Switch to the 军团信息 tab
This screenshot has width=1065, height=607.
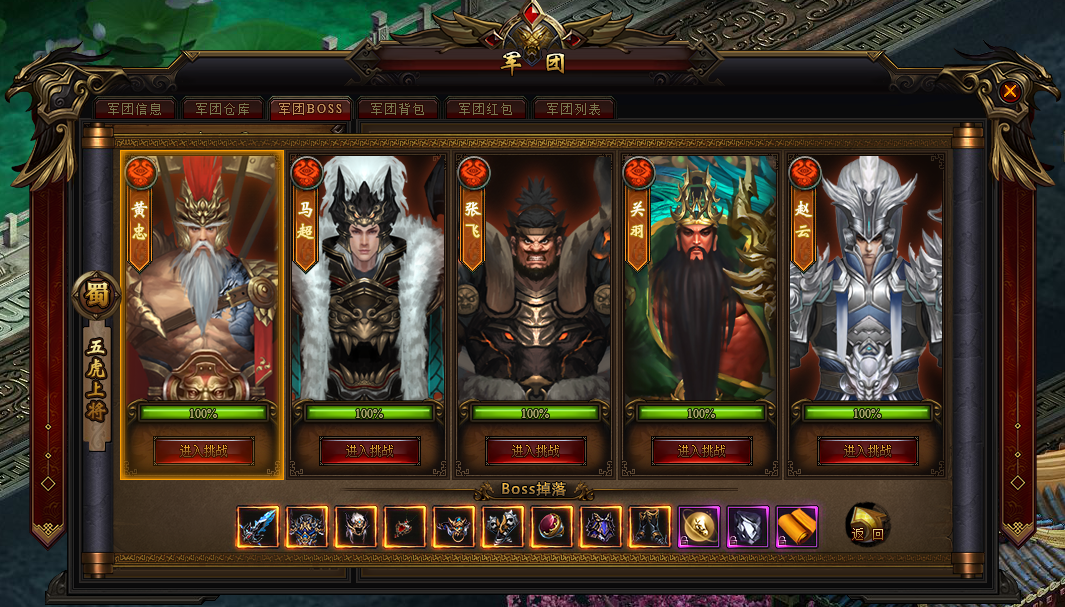point(134,109)
